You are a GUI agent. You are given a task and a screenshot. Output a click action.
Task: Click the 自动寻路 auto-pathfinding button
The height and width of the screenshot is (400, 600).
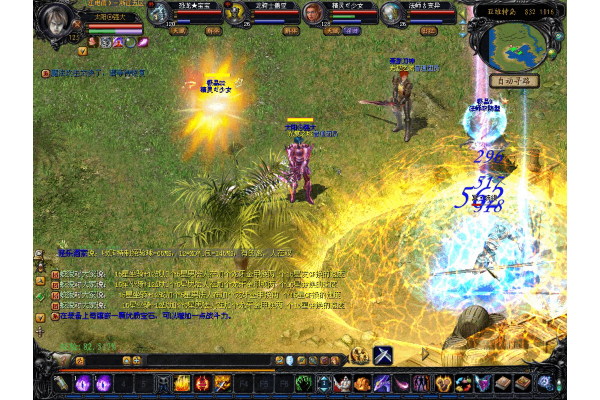[516, 81]
